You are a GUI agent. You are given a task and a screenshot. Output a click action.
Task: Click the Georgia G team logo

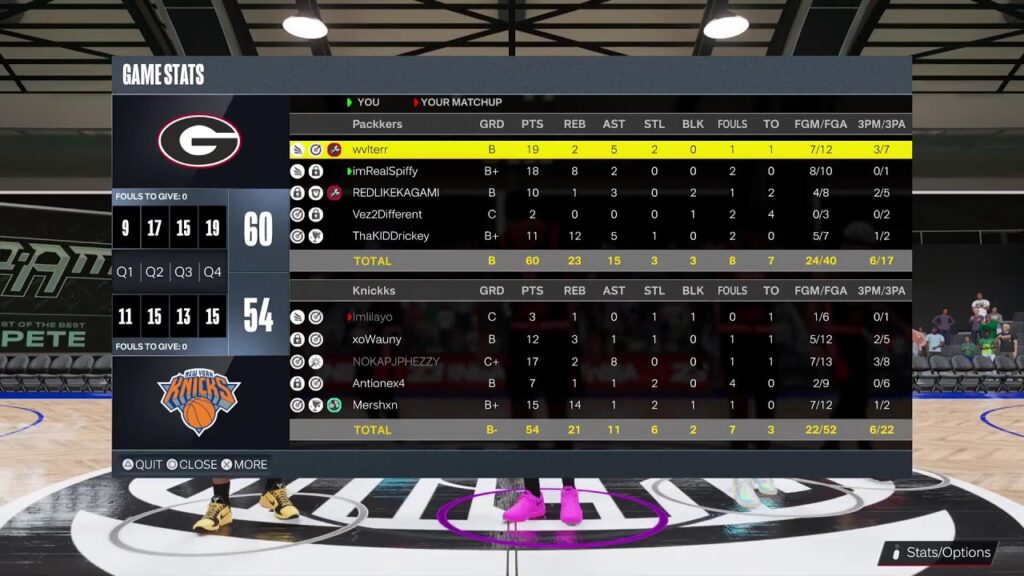pyautogui.click(x=199, y=141)
